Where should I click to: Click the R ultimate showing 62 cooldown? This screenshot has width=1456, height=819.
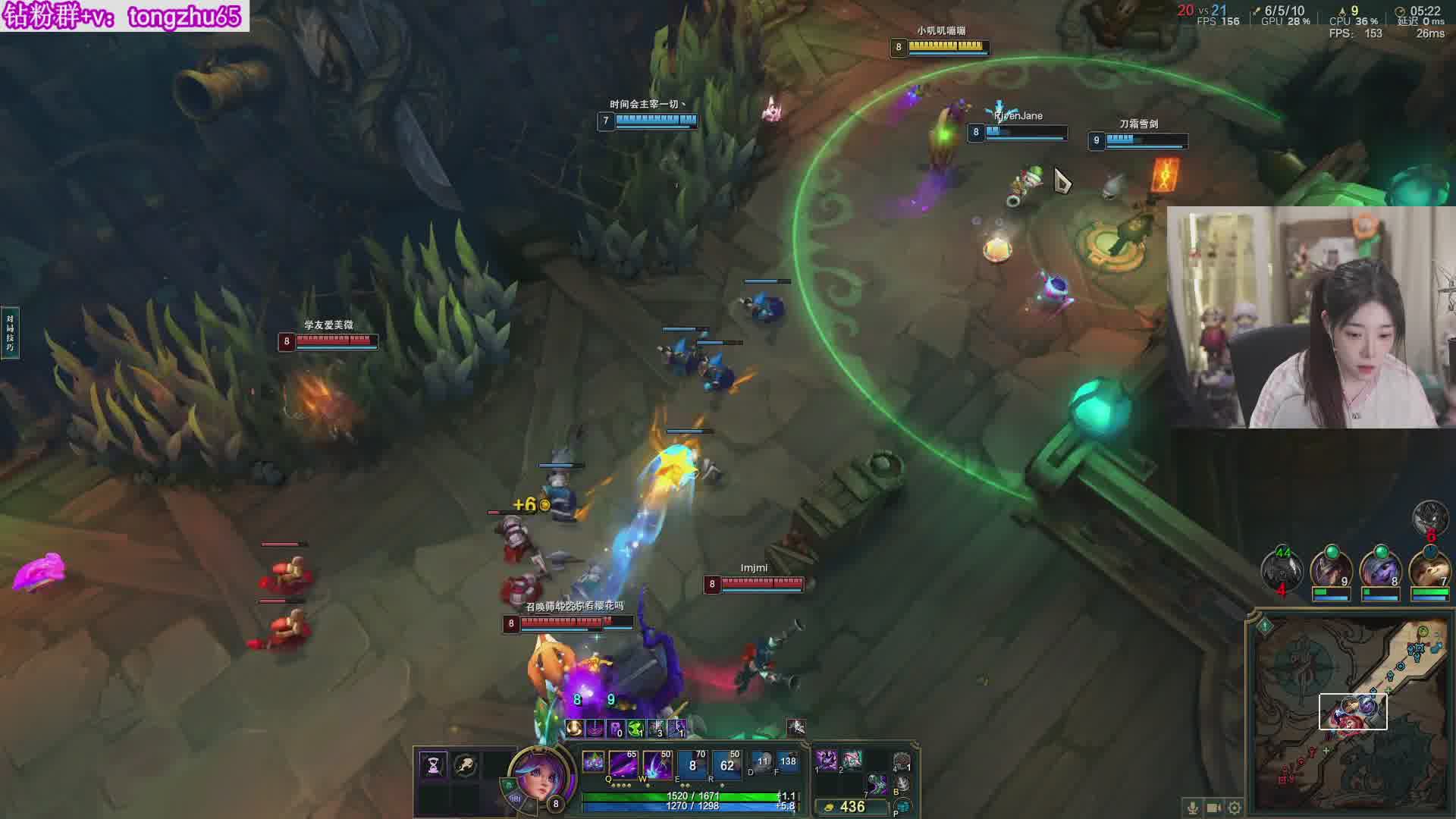pyautogui.click(x=726, y=764)
